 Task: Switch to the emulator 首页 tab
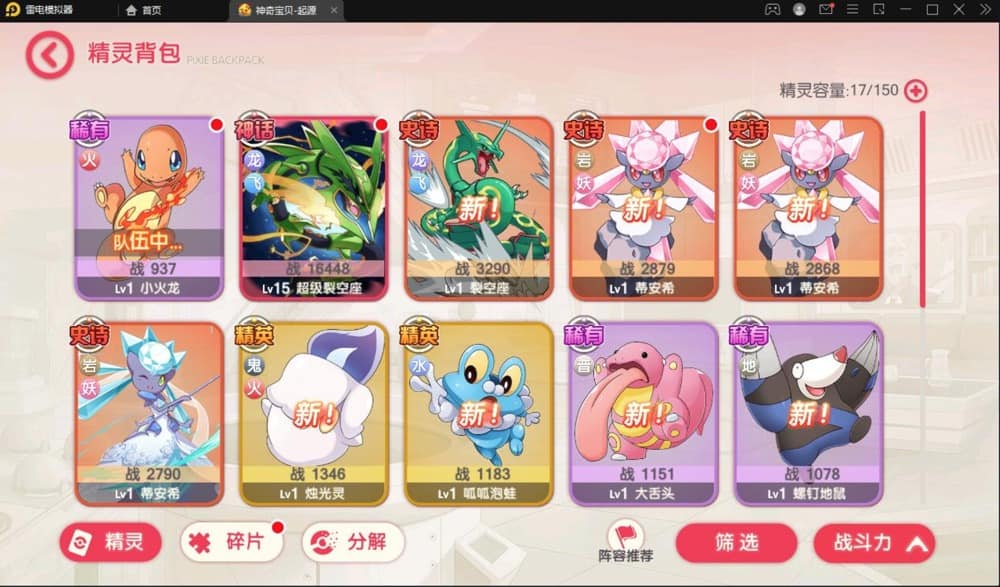pos(145,10)
